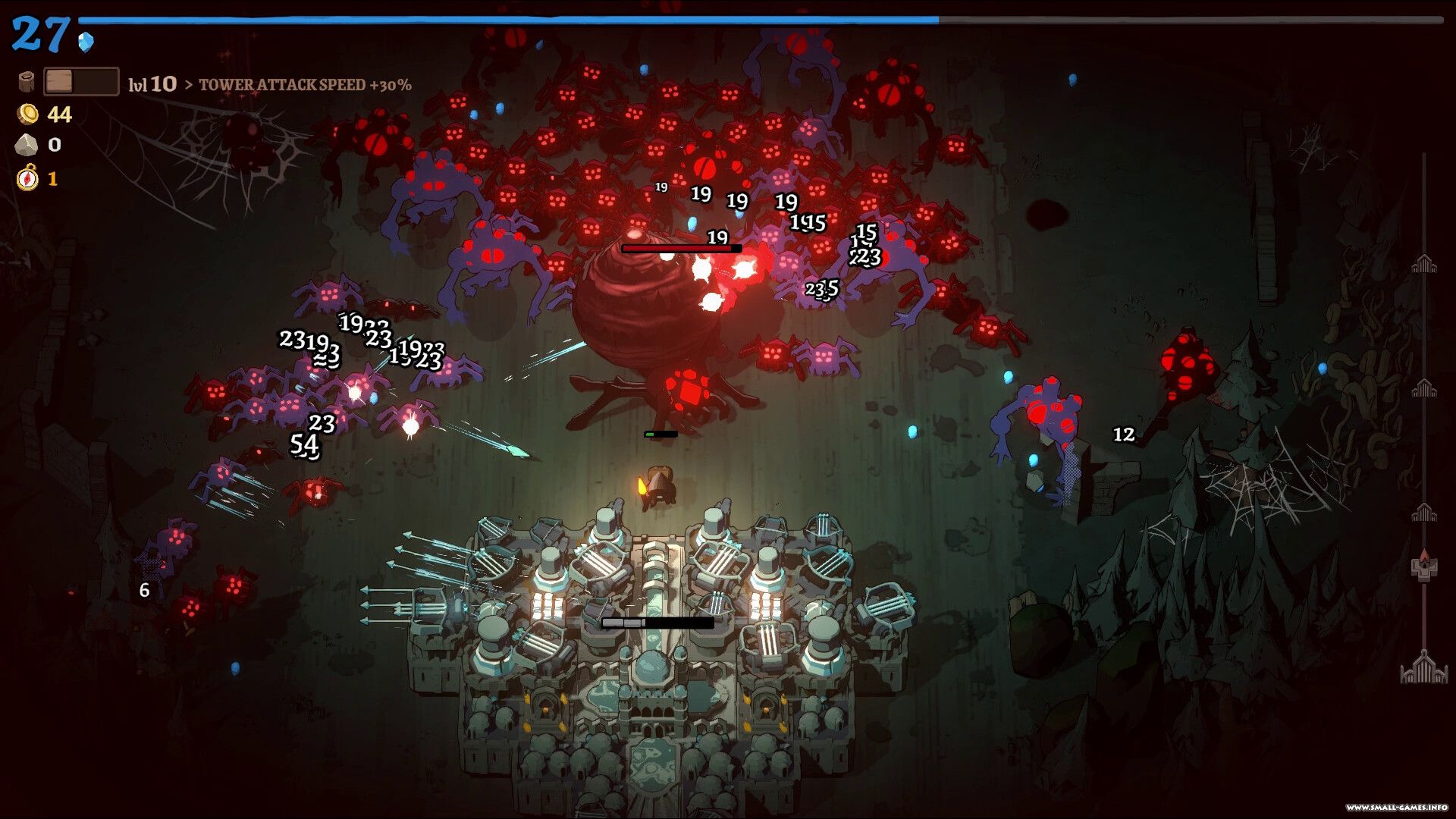The image size is (1456, 819).
Task: Click the grey stone resource icon
Action: click(27, 145)
